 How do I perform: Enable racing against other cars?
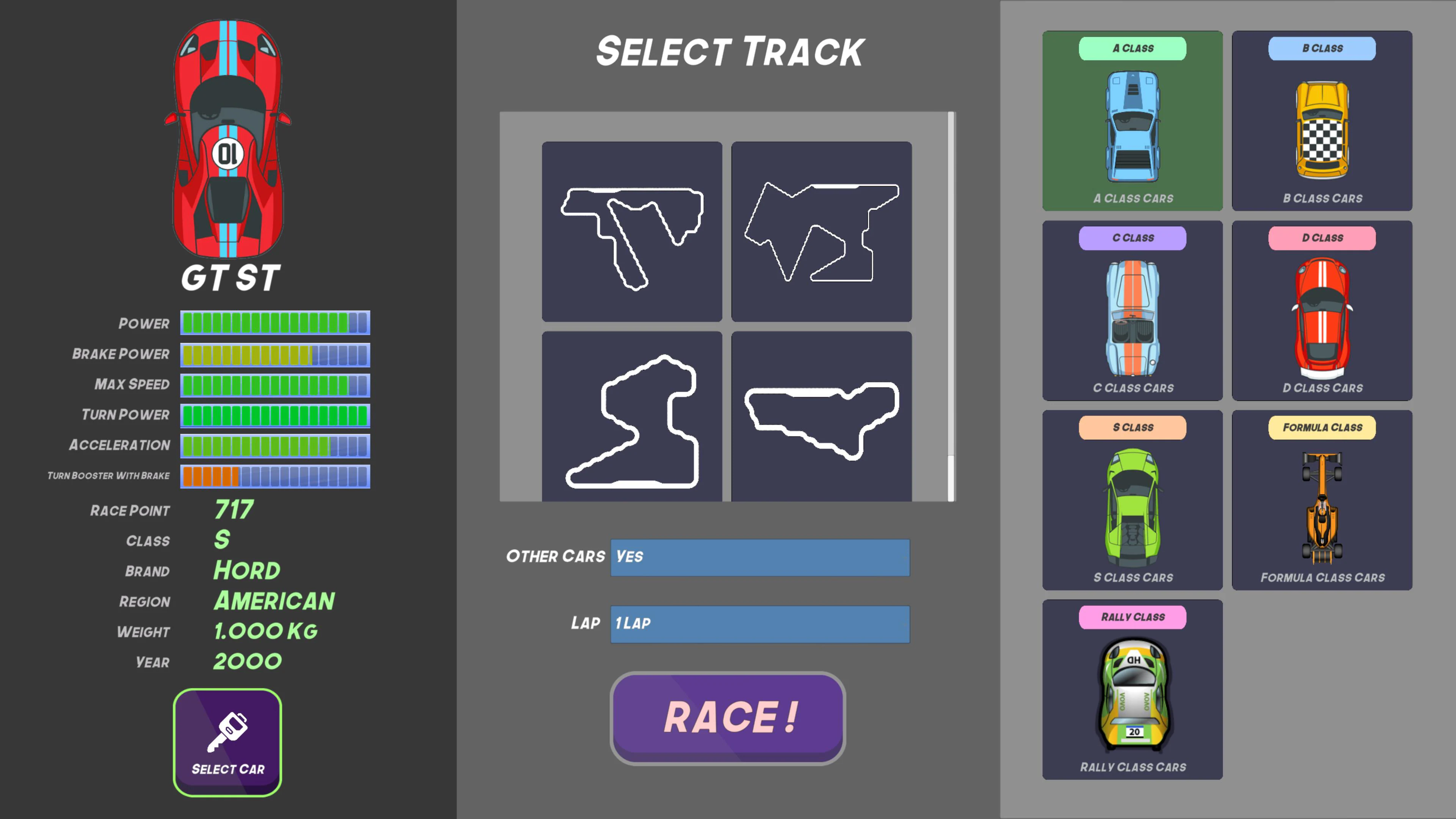[x=759, y=557]
